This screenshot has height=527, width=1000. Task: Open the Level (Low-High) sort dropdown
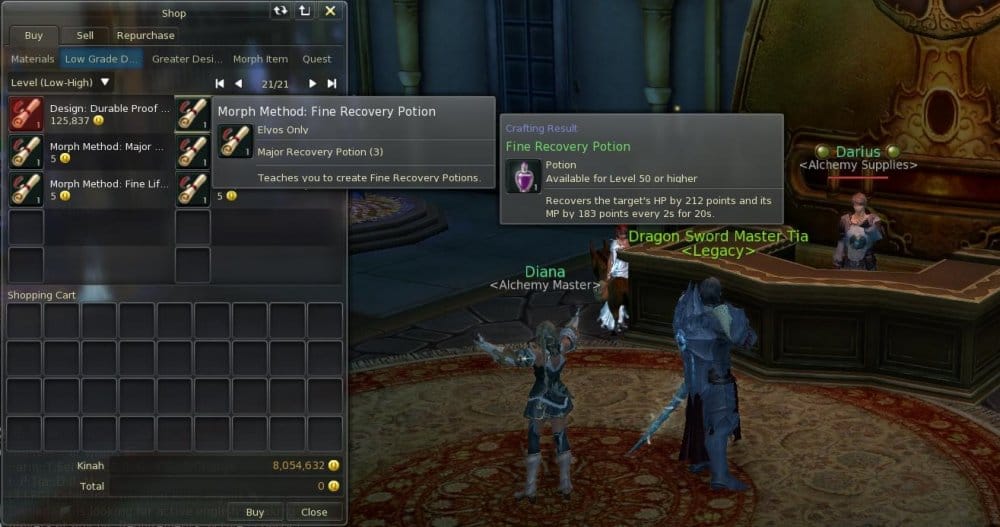point(60,82)
